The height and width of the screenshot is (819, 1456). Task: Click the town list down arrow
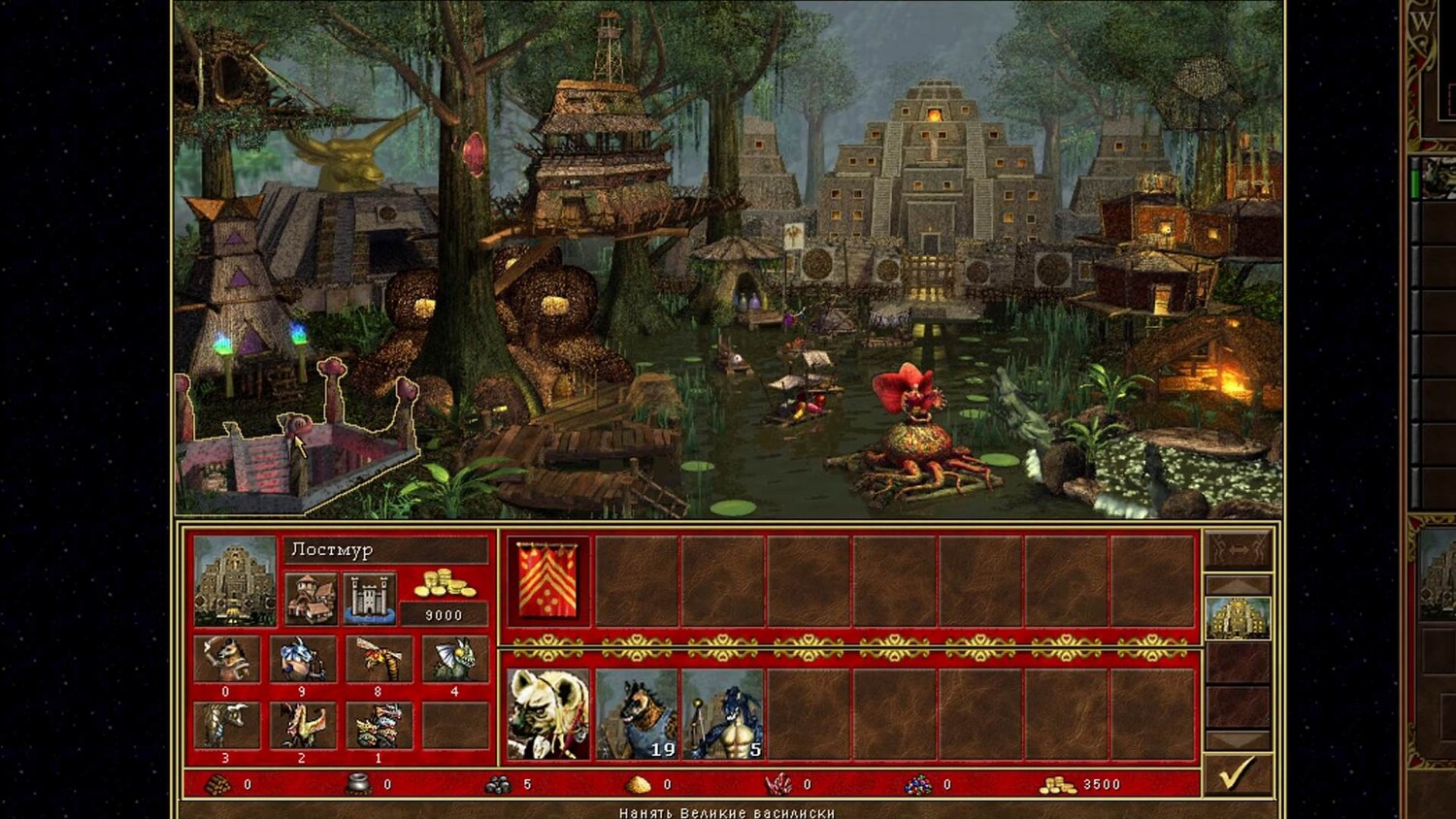coord(1237,740)
